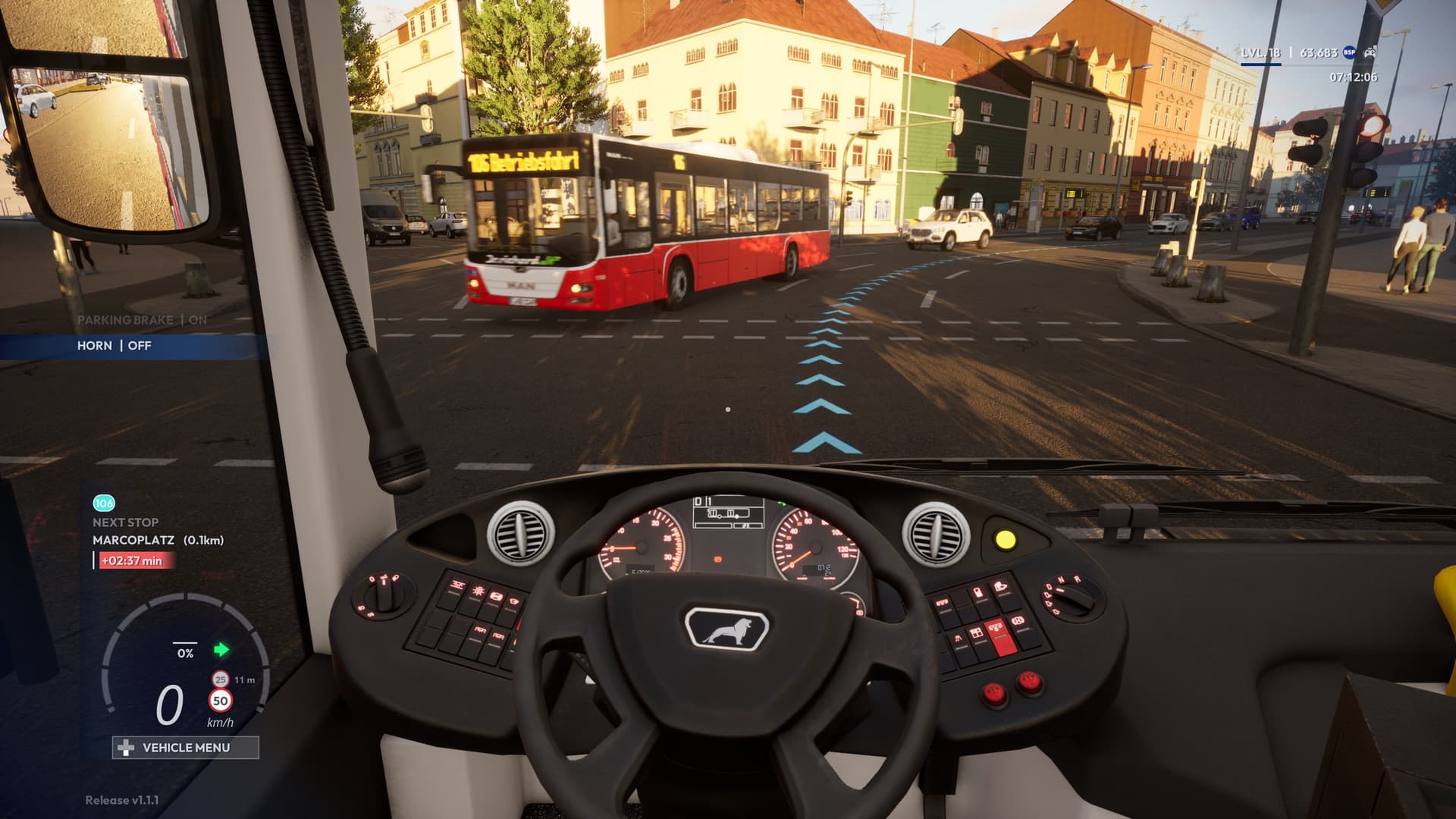
Task: Click the Marcoplatz next stop tracker
Action: (158, 540)
